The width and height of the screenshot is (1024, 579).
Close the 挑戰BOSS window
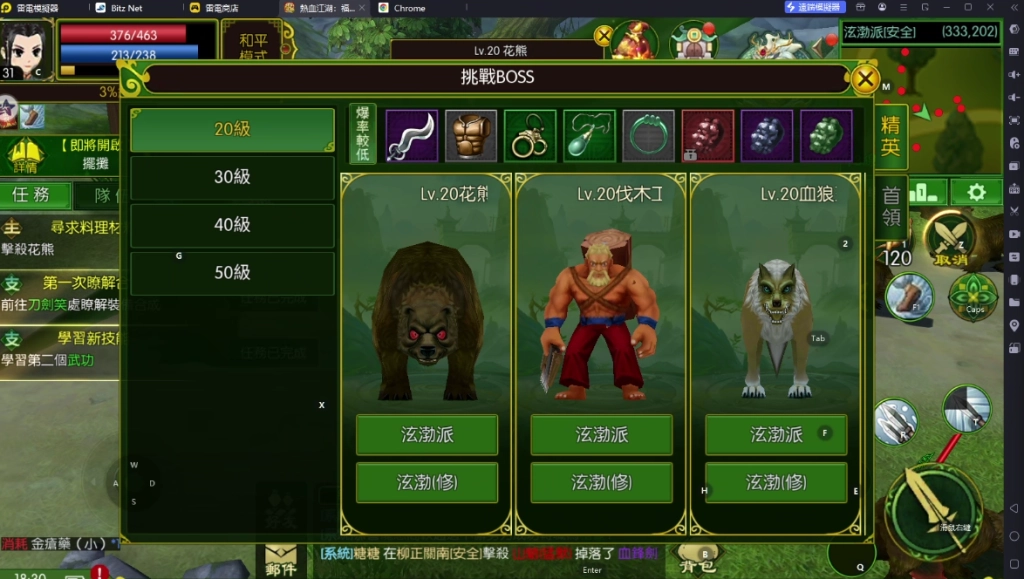pos(865,79)
